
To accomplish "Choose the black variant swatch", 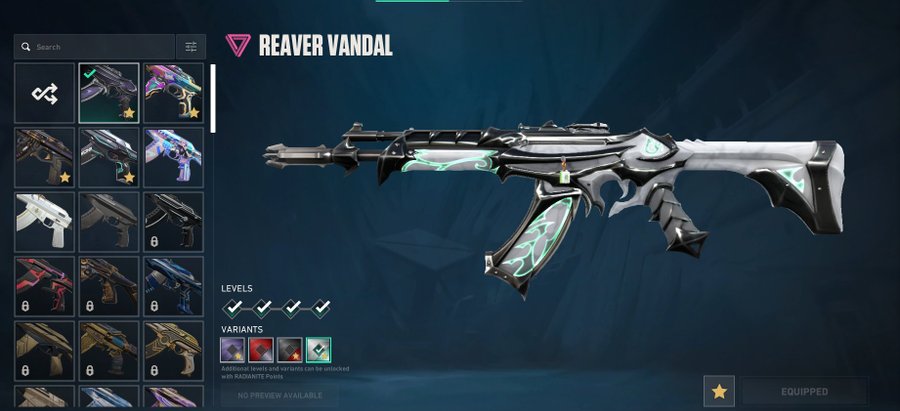I will [290, 349].
